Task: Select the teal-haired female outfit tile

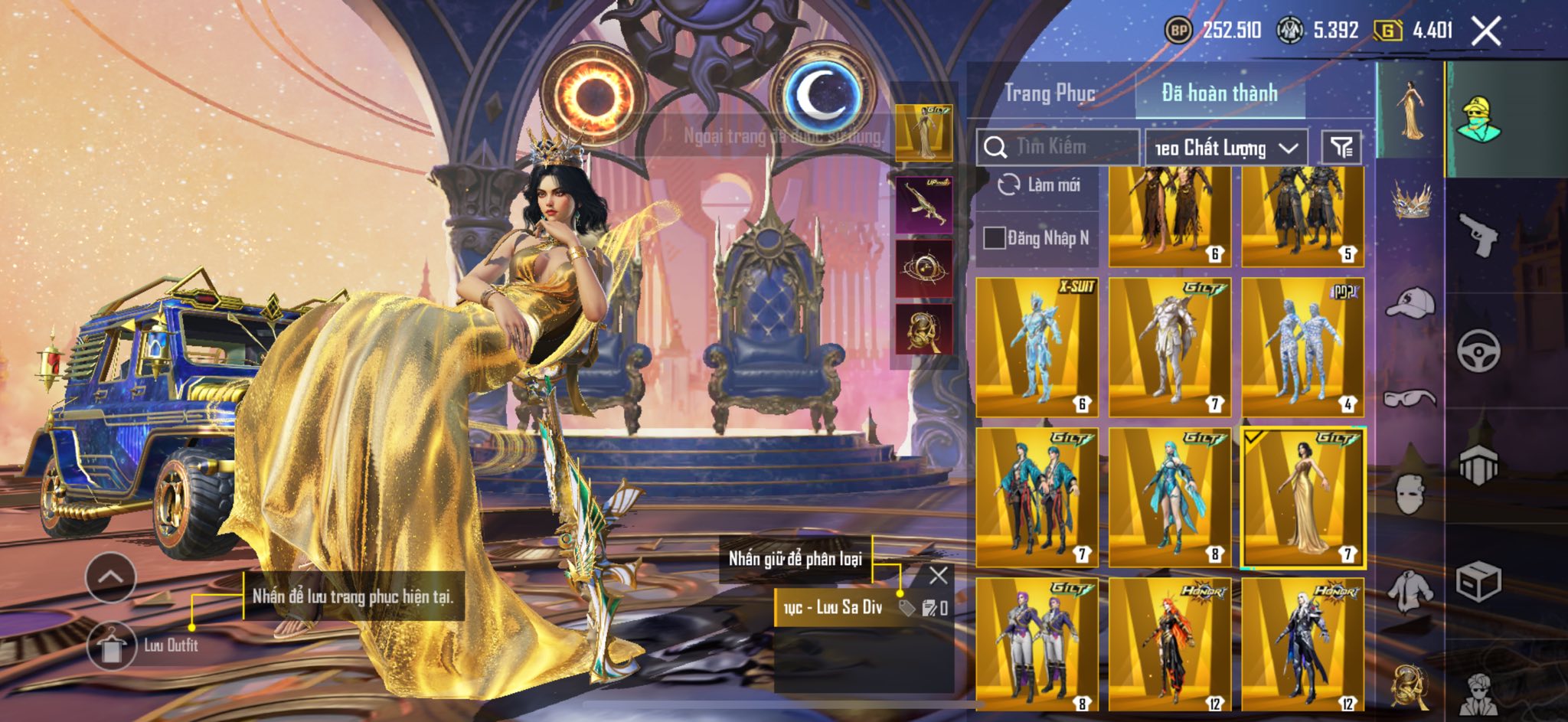Action: 1169,498
